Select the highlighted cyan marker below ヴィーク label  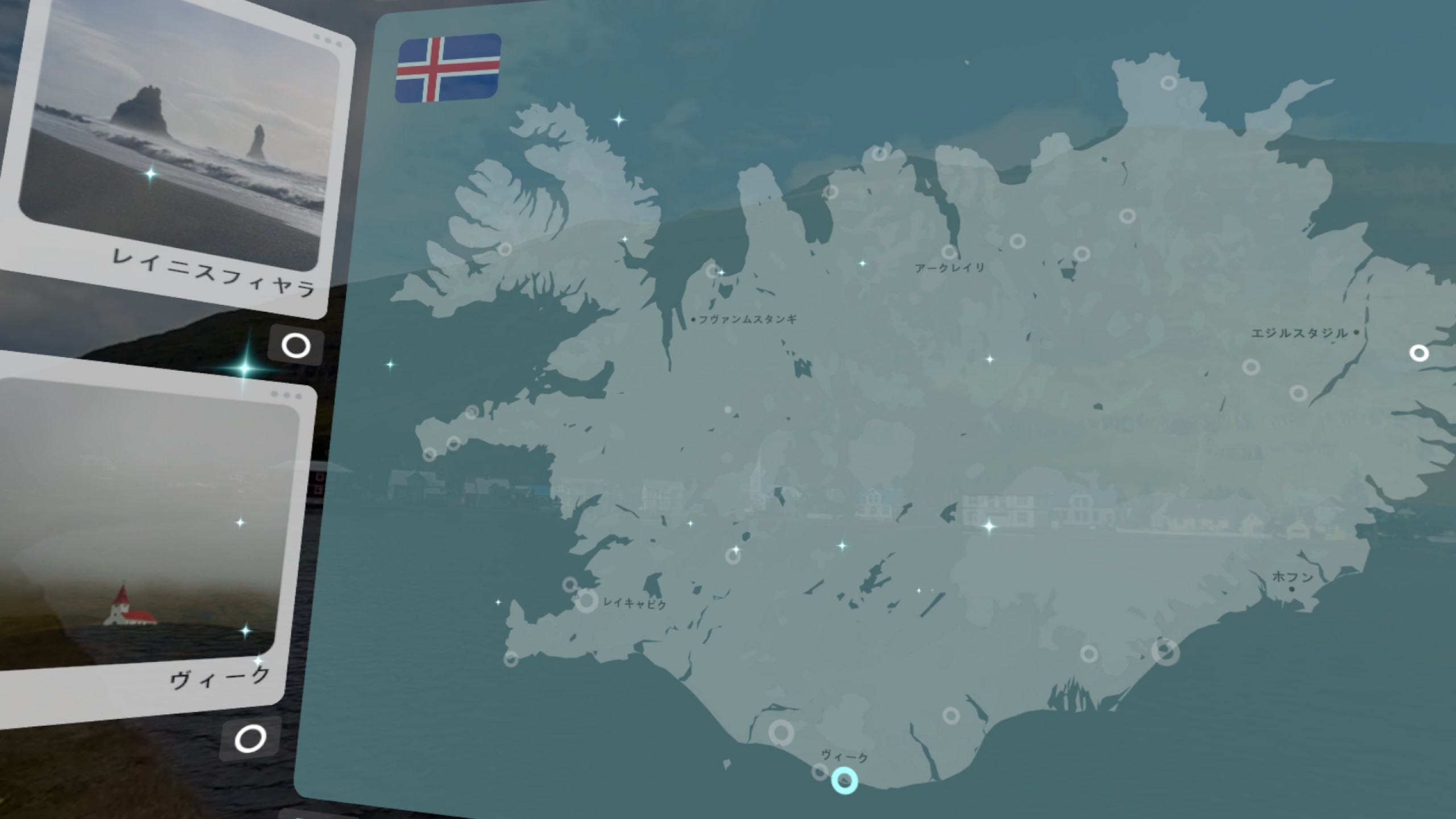(x=845, y=780)
